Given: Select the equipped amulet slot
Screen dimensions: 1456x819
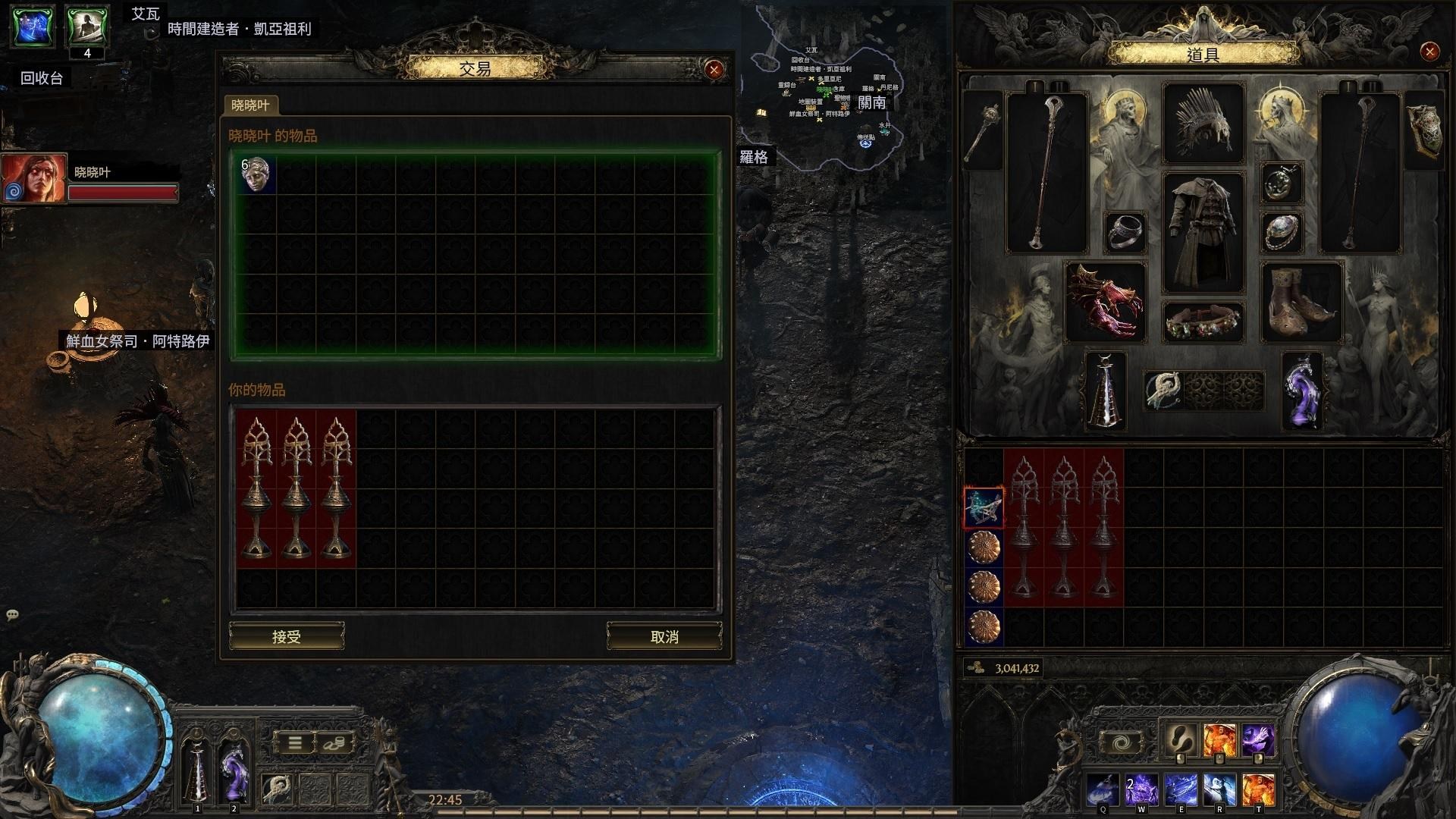Looking at the screenshot, I should (1282, 183).
